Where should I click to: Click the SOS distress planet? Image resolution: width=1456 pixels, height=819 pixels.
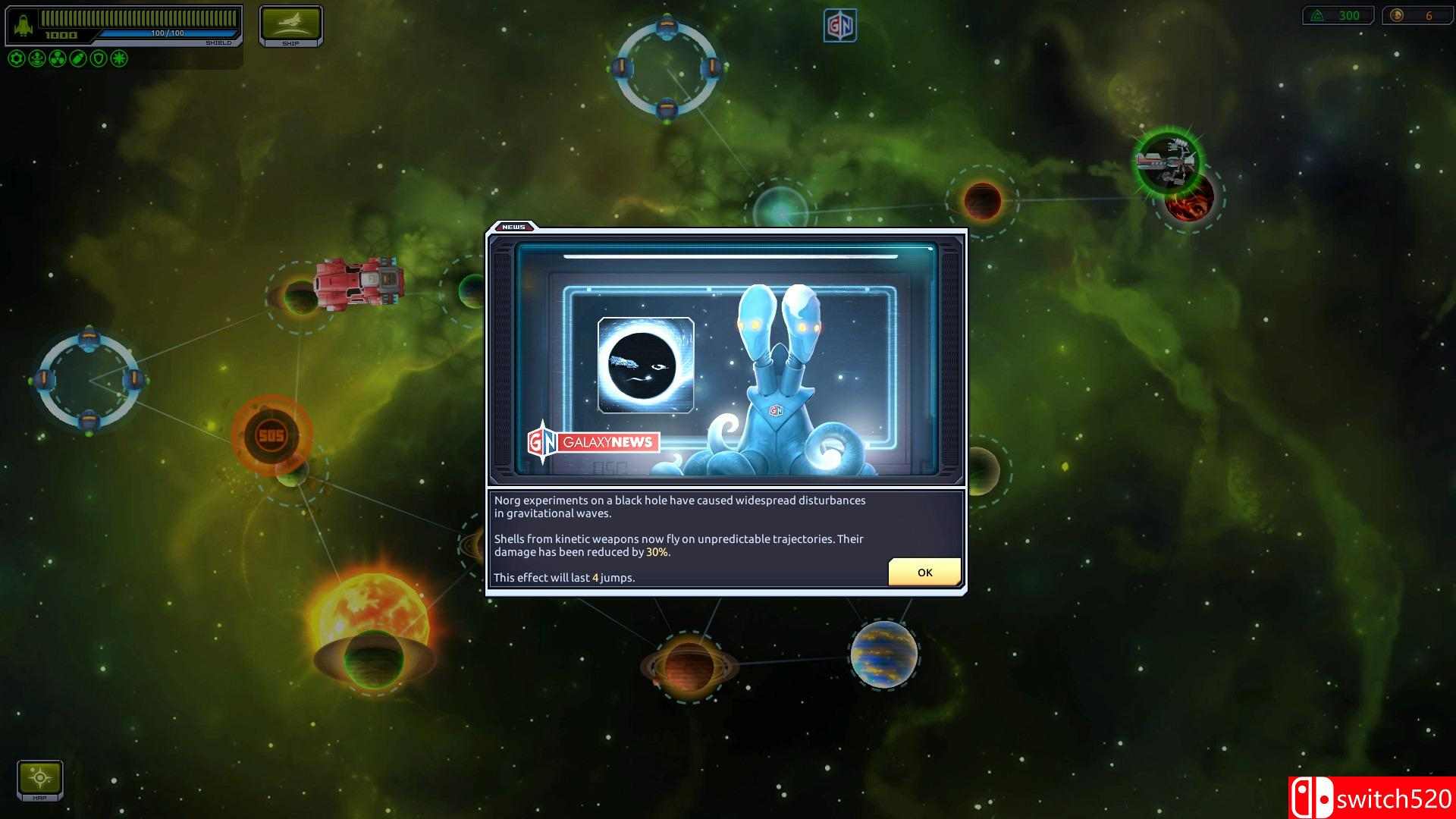tap(273, 433)
